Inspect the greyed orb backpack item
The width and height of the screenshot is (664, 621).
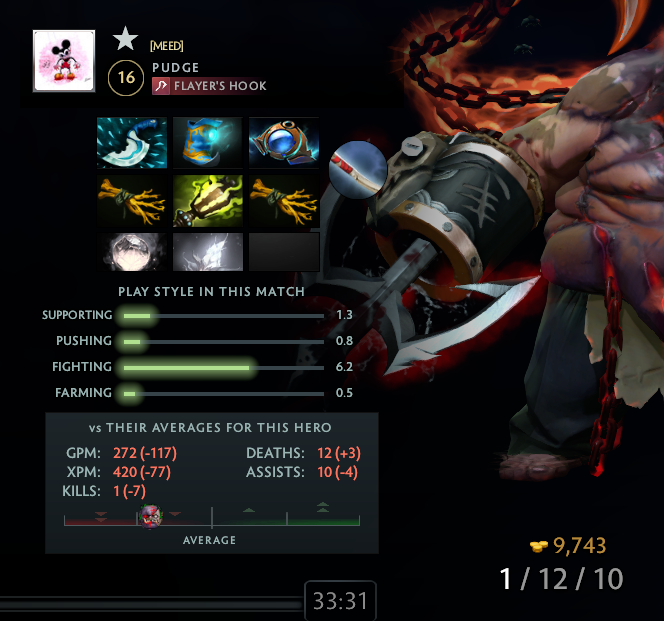click(x=132, y=252)
